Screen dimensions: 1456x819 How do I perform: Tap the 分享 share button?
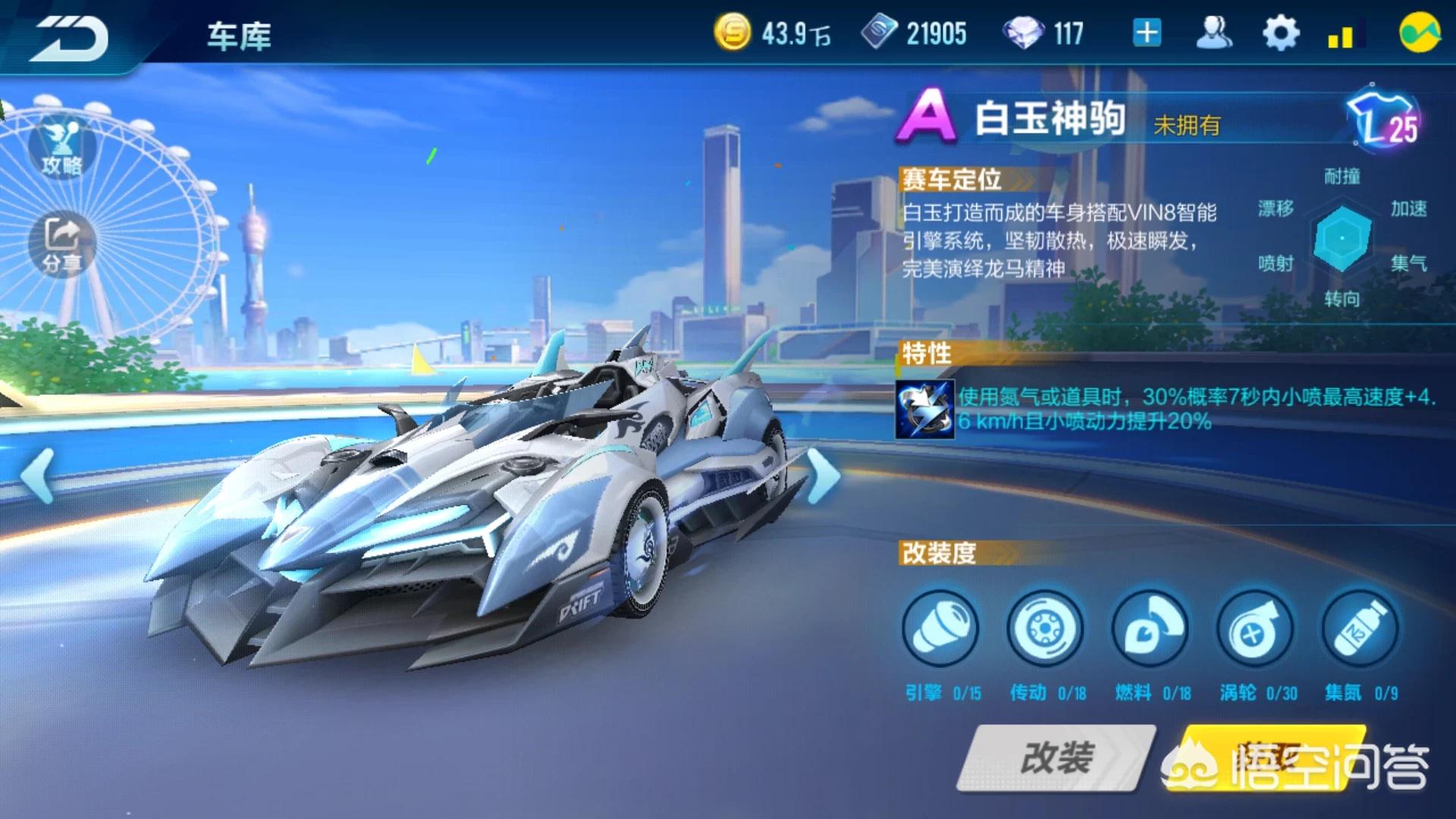[x=62, y=244]
